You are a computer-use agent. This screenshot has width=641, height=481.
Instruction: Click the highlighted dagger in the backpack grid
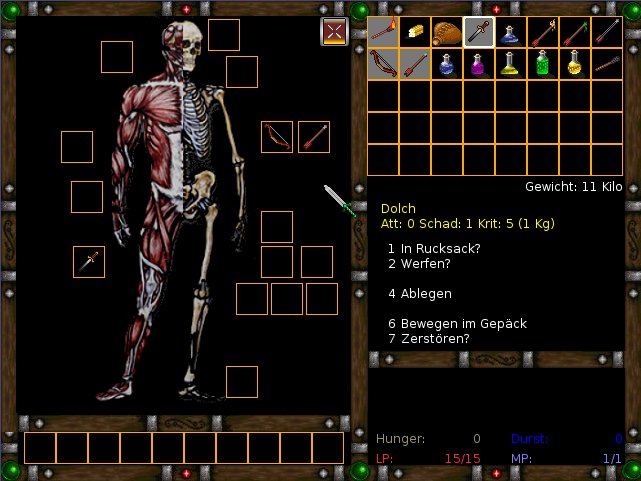(478, 33)
